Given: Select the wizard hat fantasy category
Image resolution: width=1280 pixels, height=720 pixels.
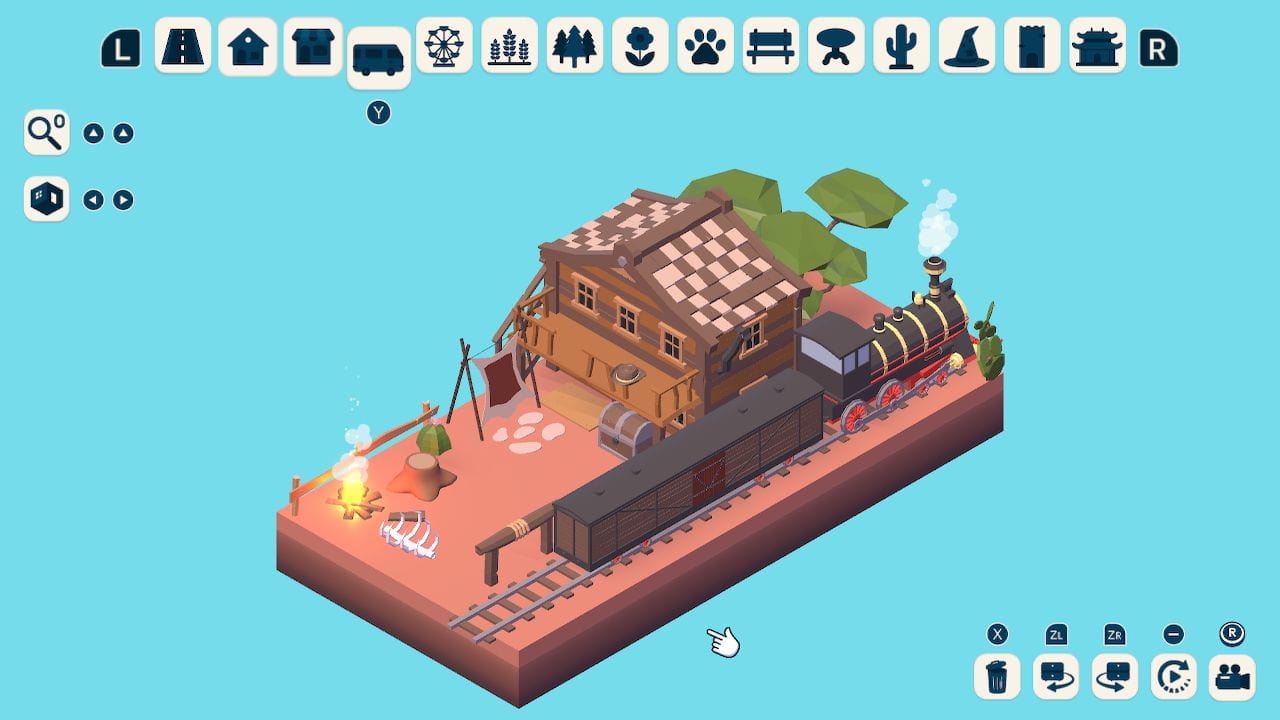Looking at the screenshot, I should click(966, 46).
